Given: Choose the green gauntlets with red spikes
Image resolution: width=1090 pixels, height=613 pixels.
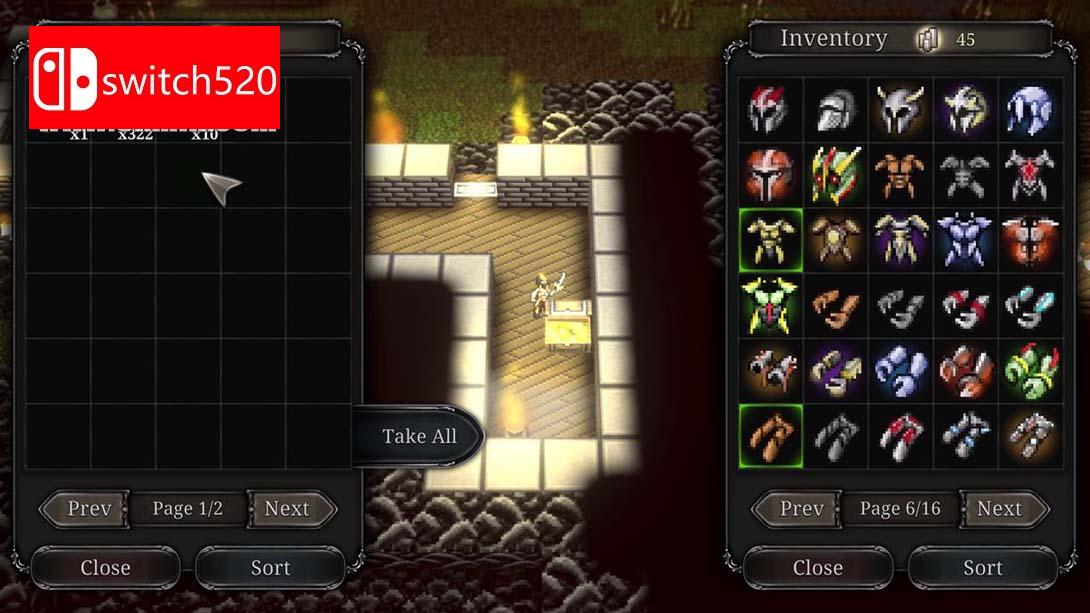Looking at the screenshot, I should pos(1029,370).
